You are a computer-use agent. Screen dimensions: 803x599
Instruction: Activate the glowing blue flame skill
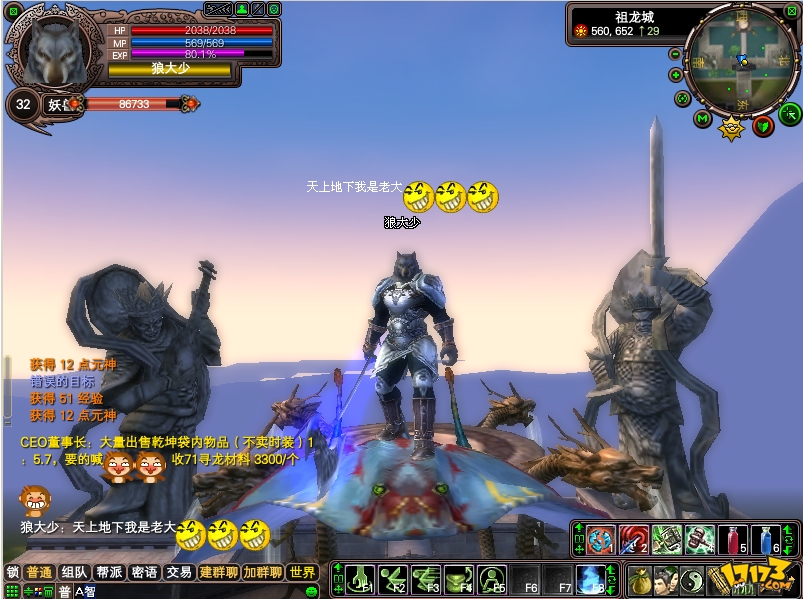point(590,578)
